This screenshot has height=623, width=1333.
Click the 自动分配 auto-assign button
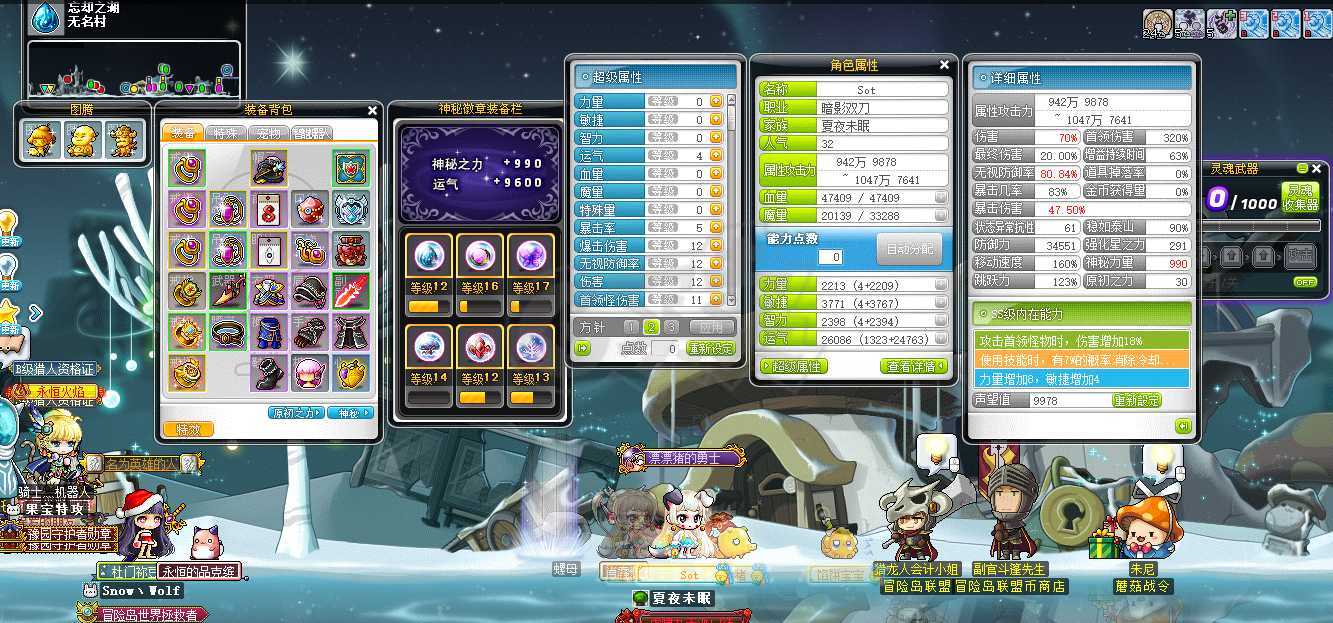pos(907,249)
